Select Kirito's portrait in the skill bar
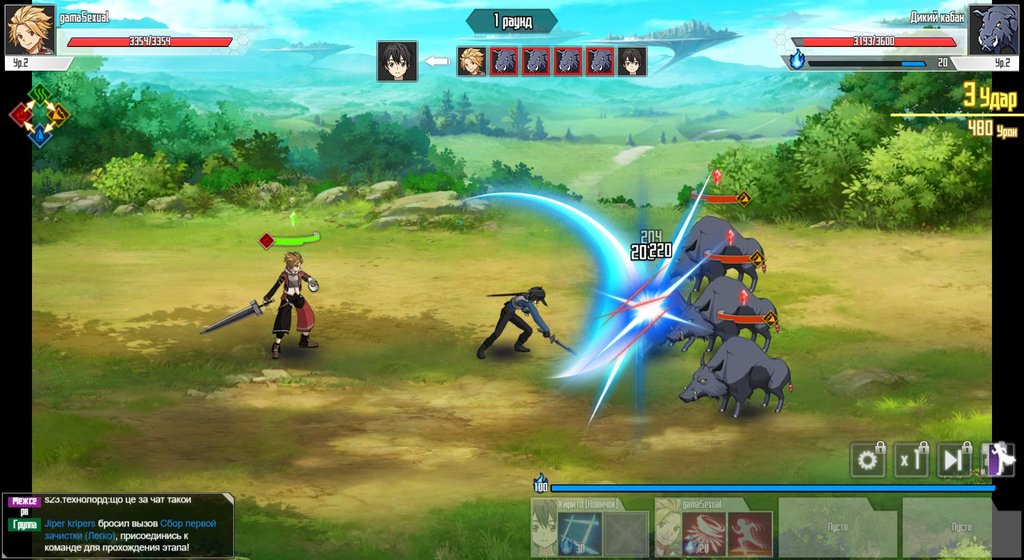The height and width of the screenshot is (560, 1024). [544, 528]
